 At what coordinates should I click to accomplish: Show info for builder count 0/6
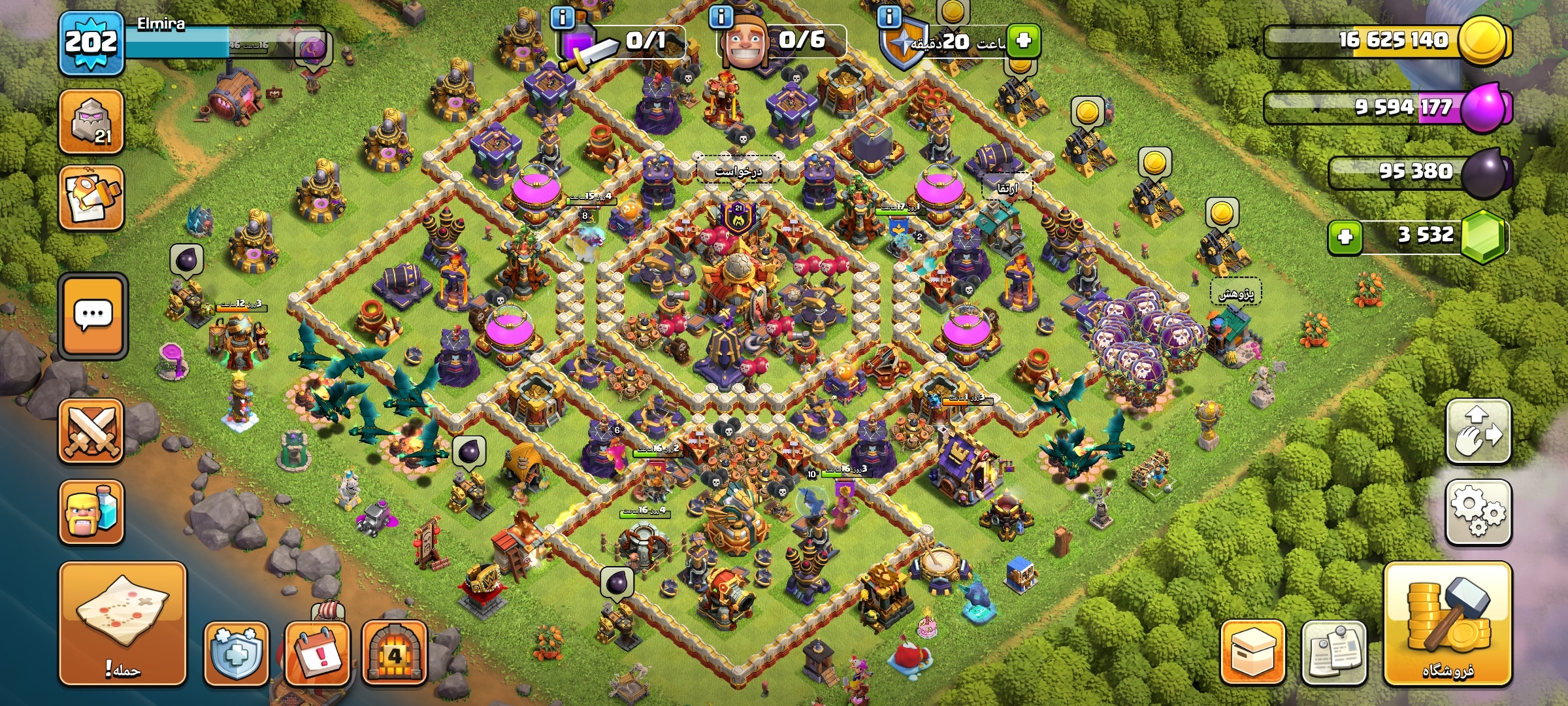point(721,17)
